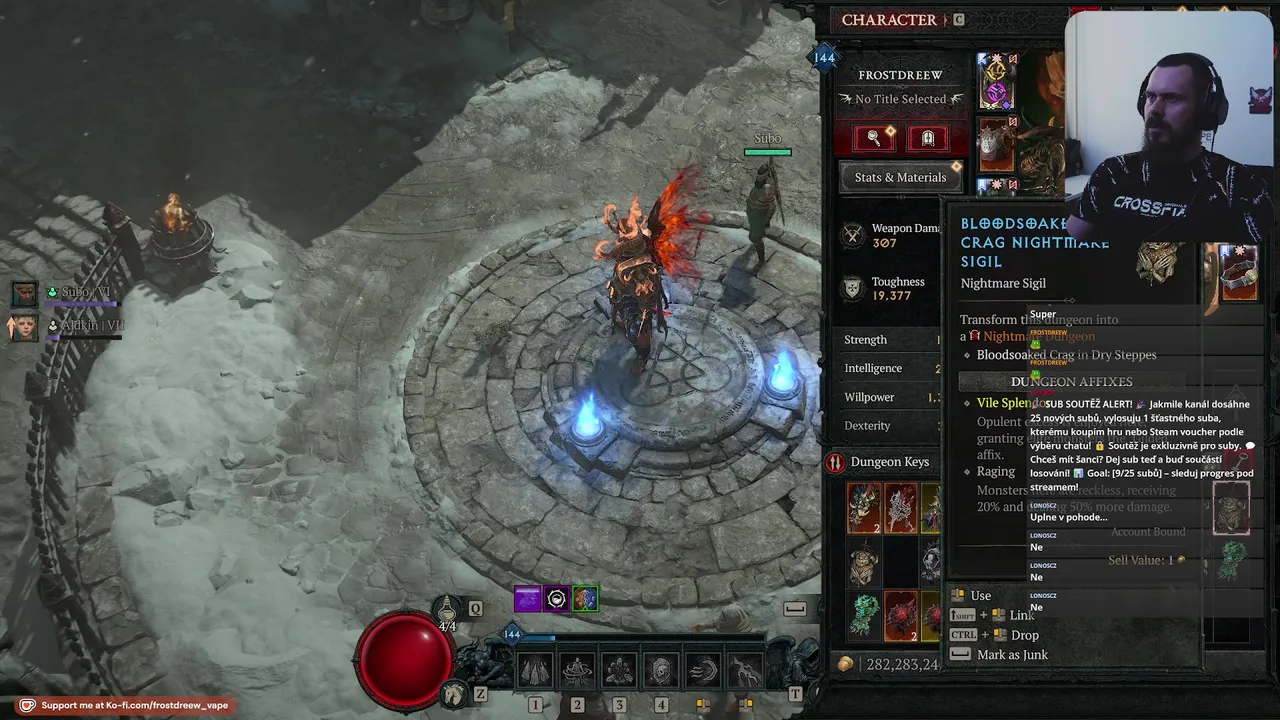Activate the lightning strike skill

(x=745, y=671)
